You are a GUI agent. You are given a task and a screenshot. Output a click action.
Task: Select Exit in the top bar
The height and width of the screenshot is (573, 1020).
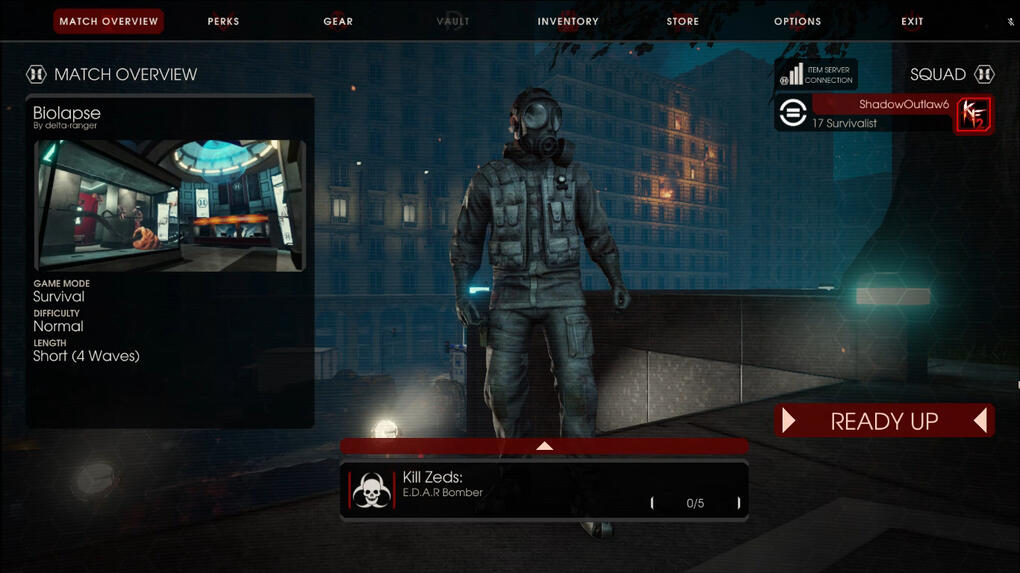[x=912, y=21]
